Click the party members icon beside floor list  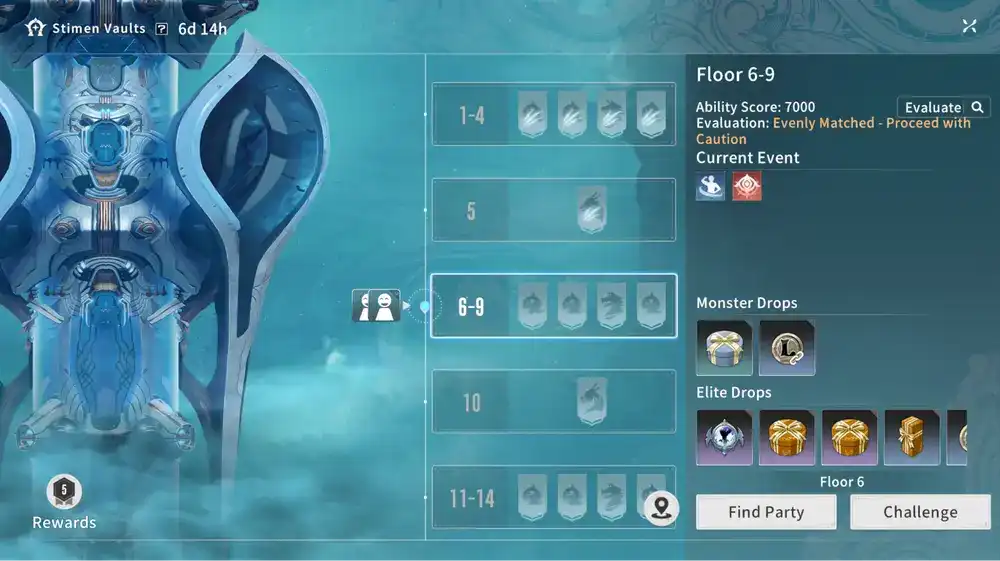(x=376, y=306)
